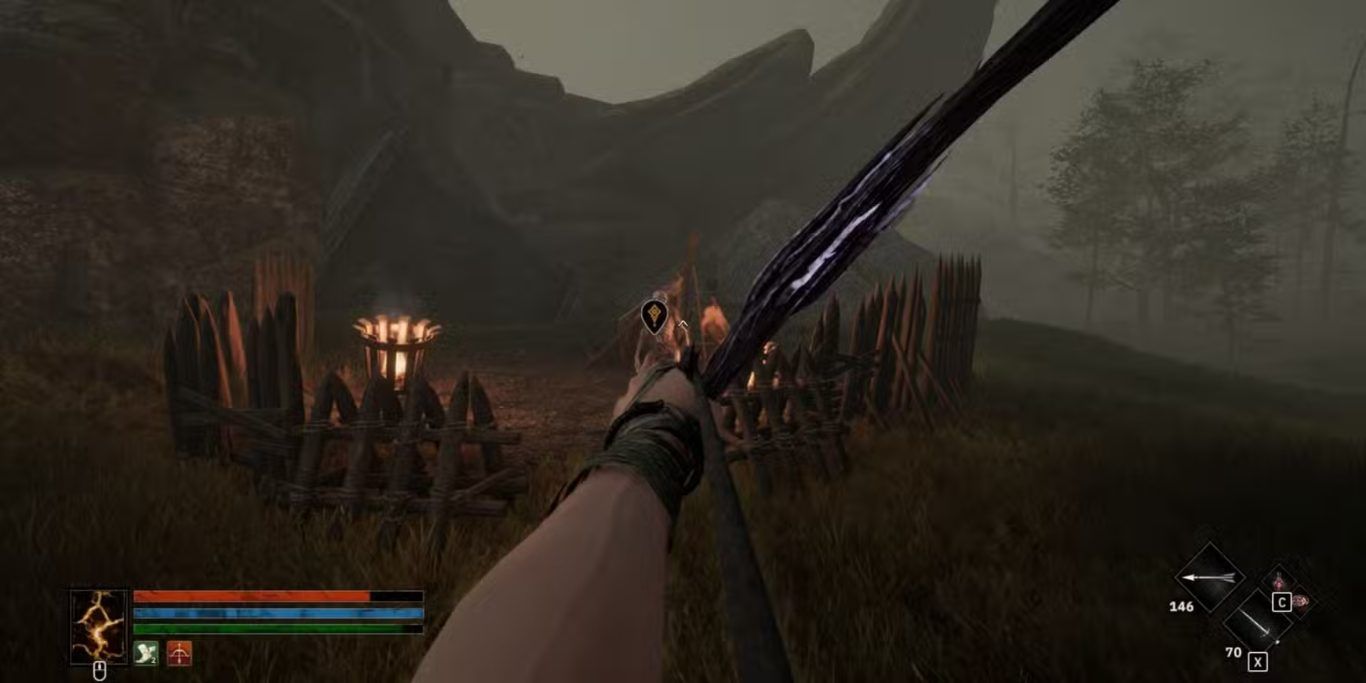
Task: Click the green winged boot buff icon
Action: click(x=146, y=653)
